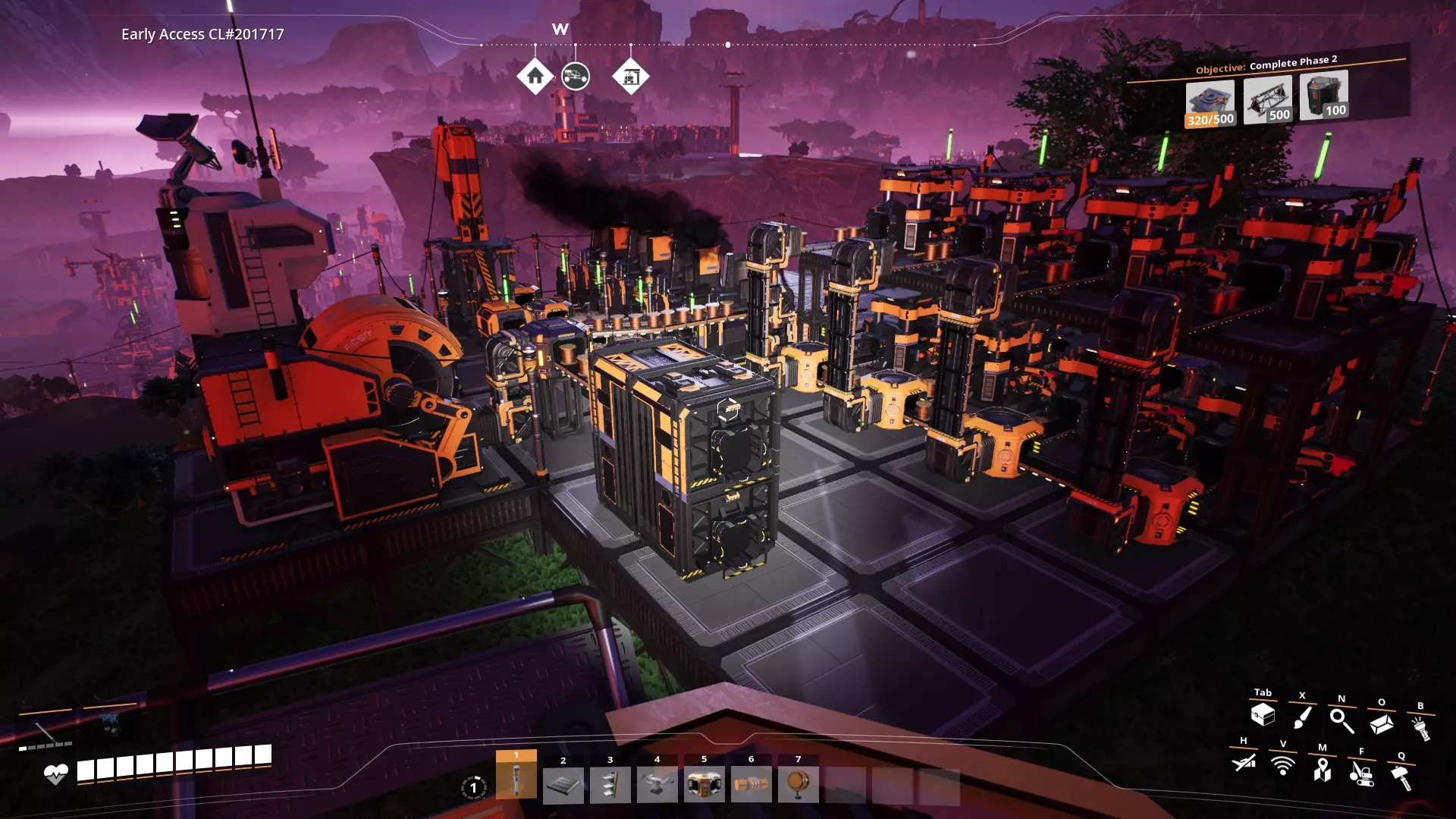Select the wall shelf item in slot 3

coord(610,785)
